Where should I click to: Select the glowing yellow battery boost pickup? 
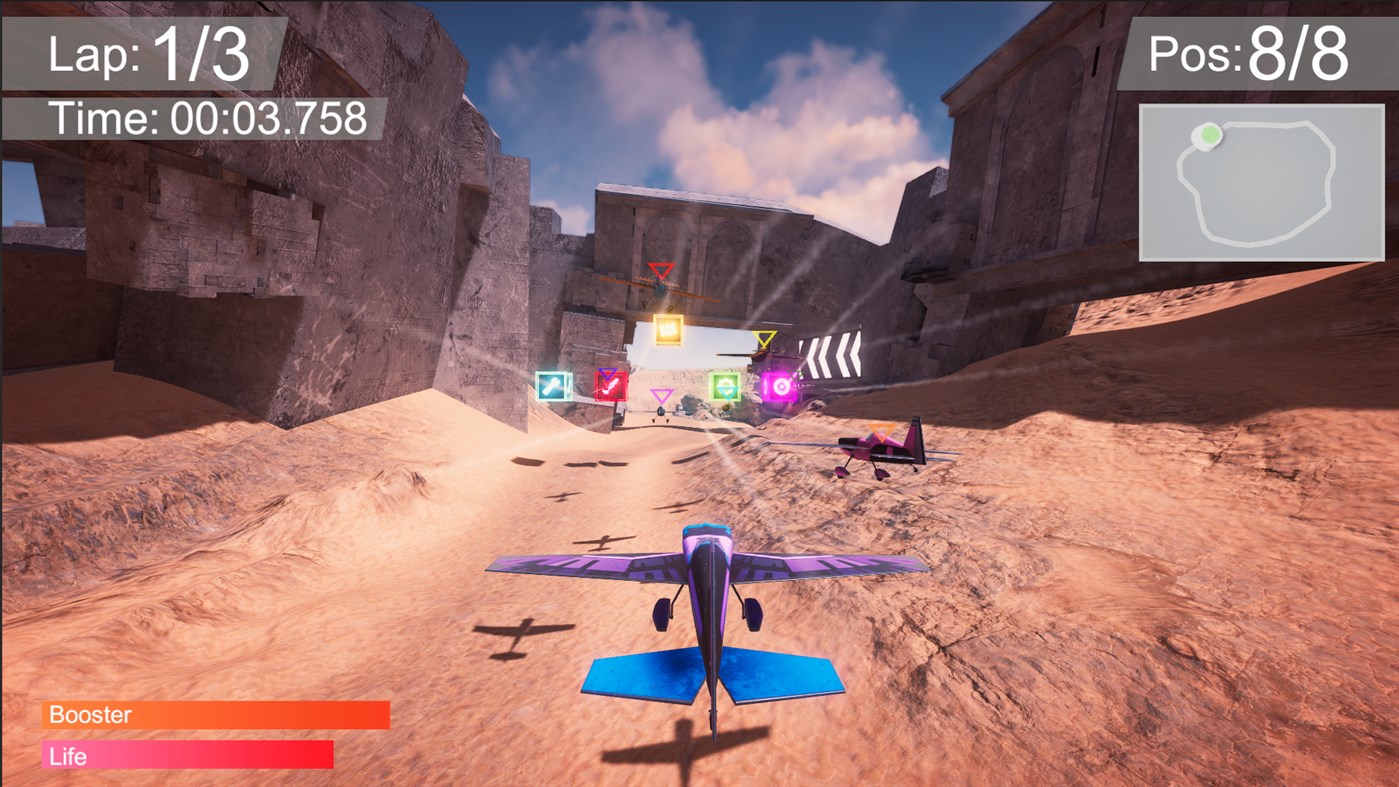668,330
